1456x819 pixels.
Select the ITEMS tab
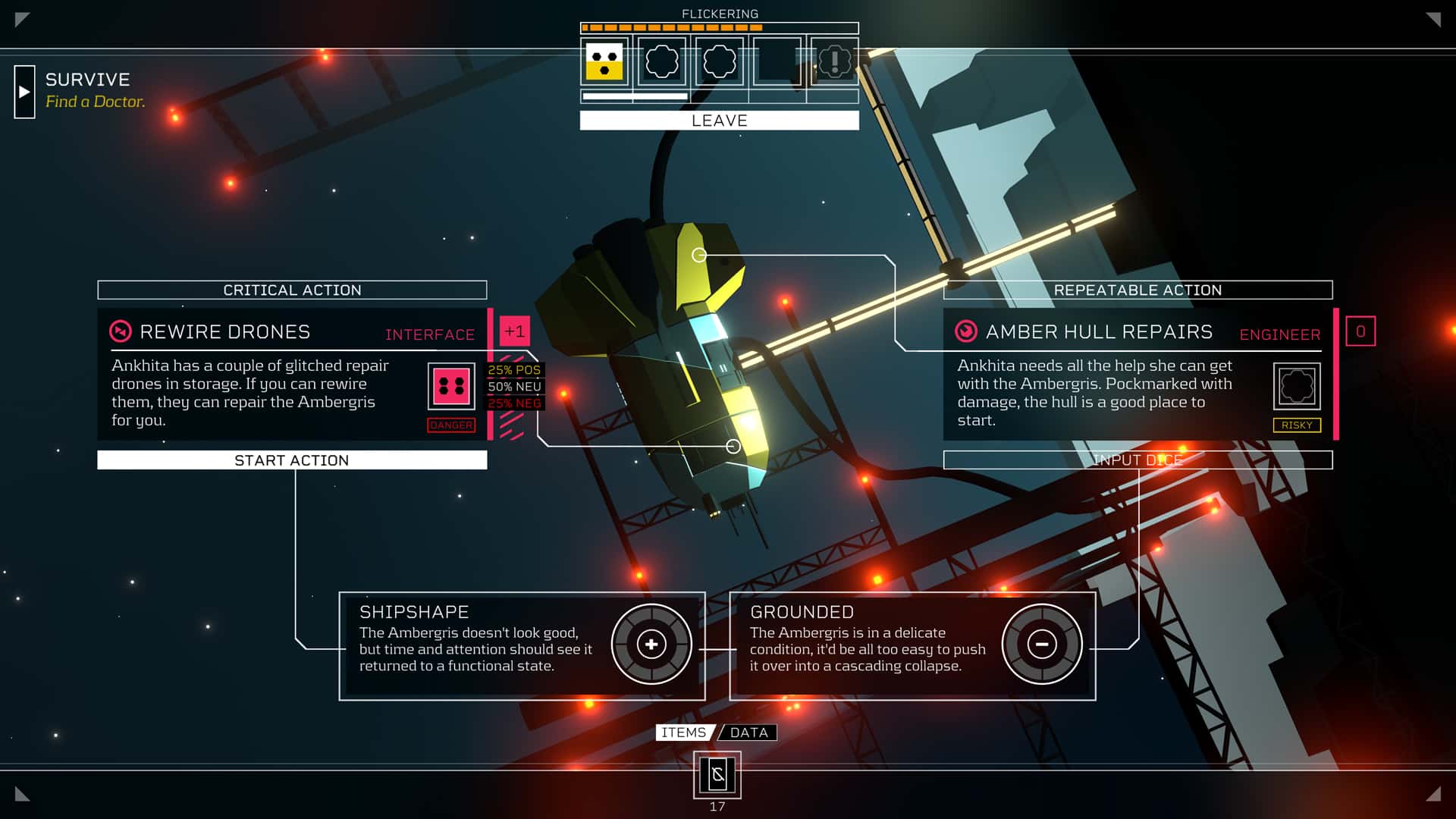(683, 732)
